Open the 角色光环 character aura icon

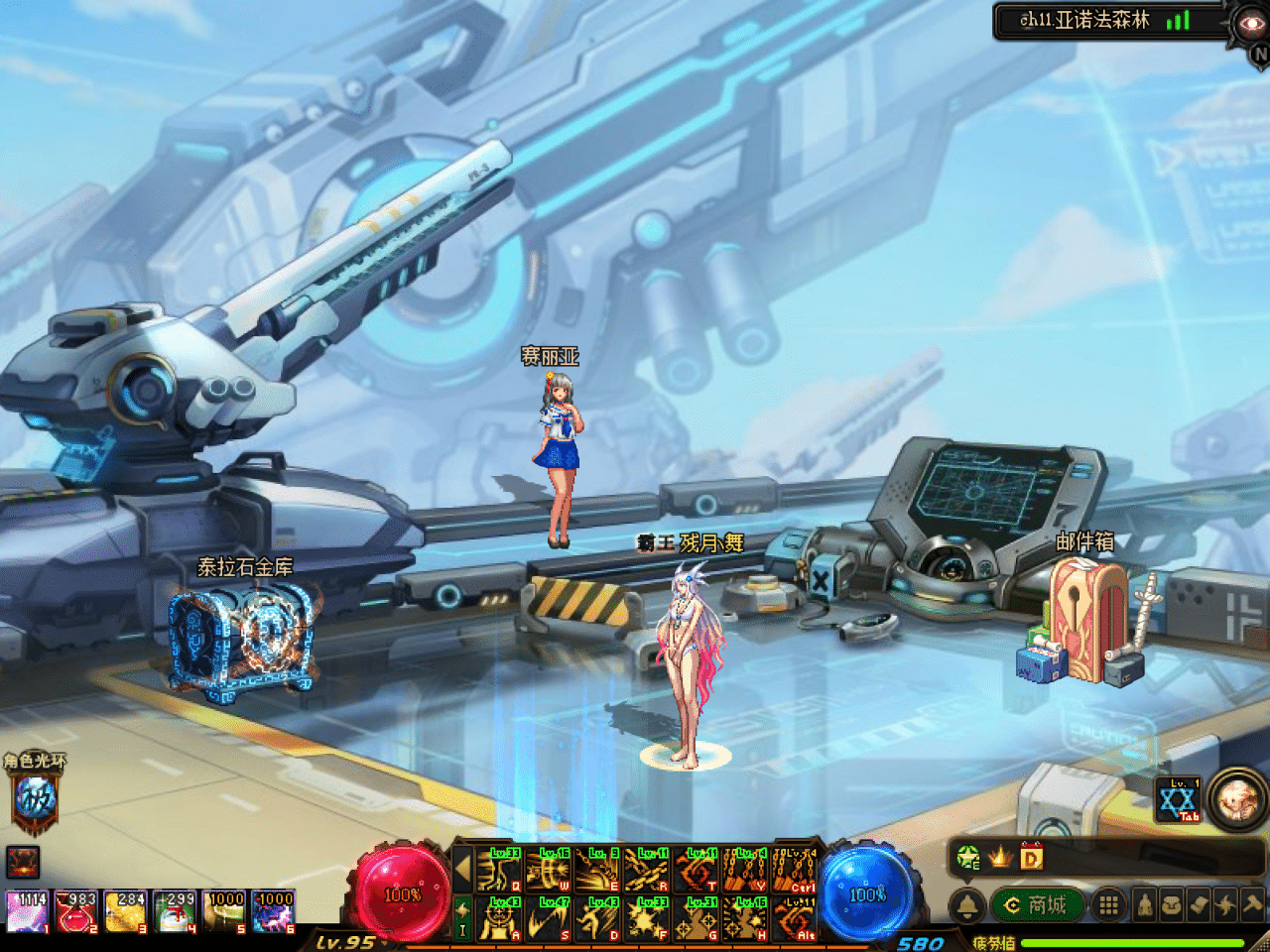(35, 798)
